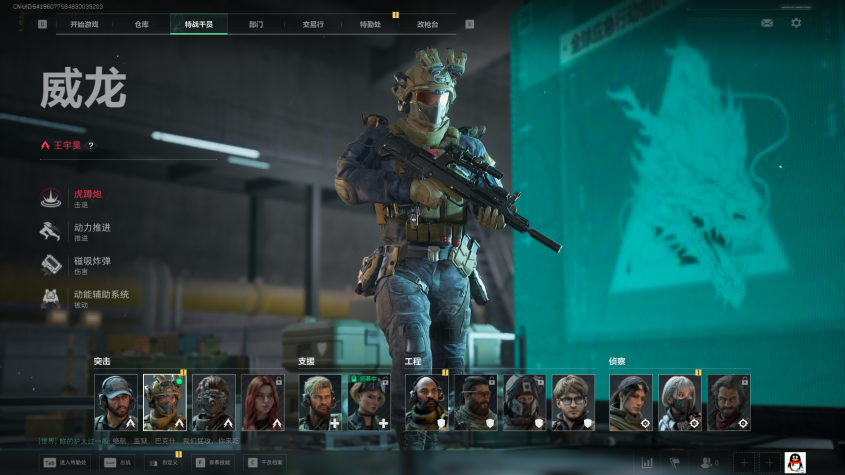The width and height of the screenshot is (845, 475).
Task: Show the 动力推进 skill details
Action: pos(91,231)
